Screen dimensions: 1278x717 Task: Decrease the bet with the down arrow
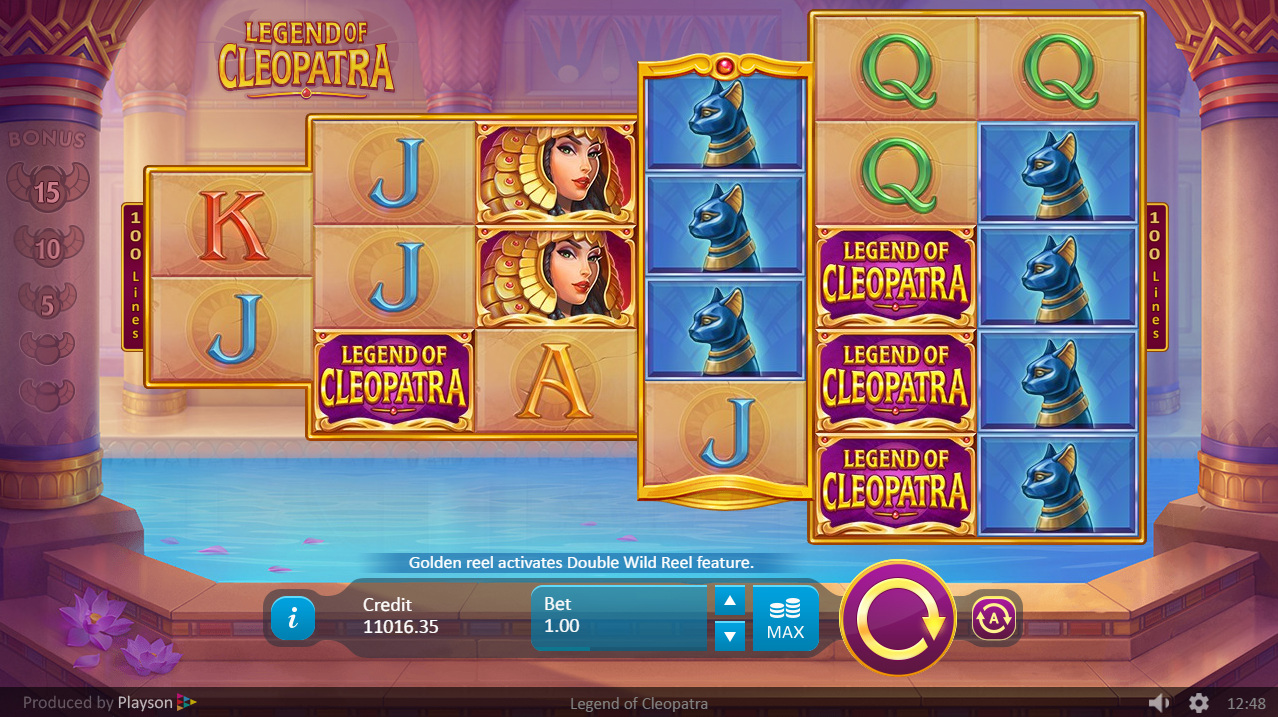730,635
